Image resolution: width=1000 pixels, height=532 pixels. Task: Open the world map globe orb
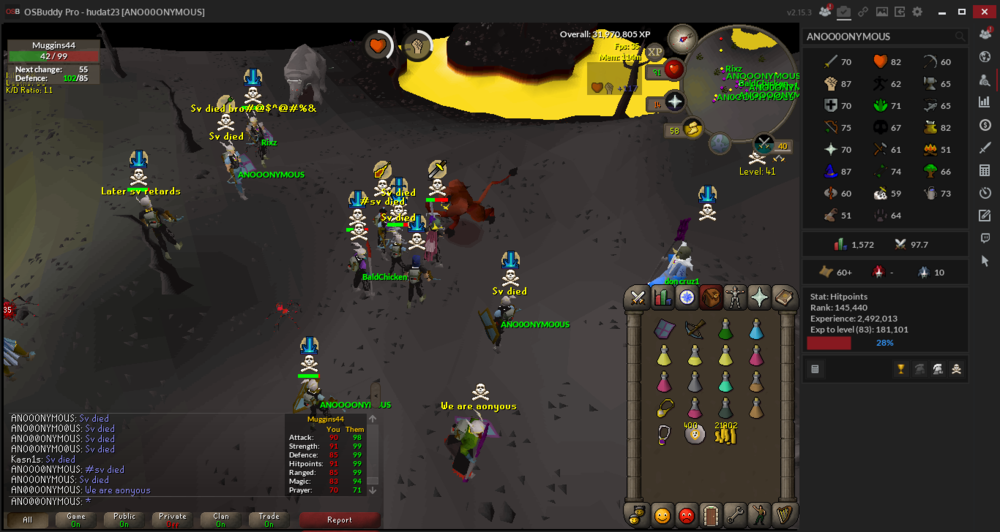pos(720,143)
